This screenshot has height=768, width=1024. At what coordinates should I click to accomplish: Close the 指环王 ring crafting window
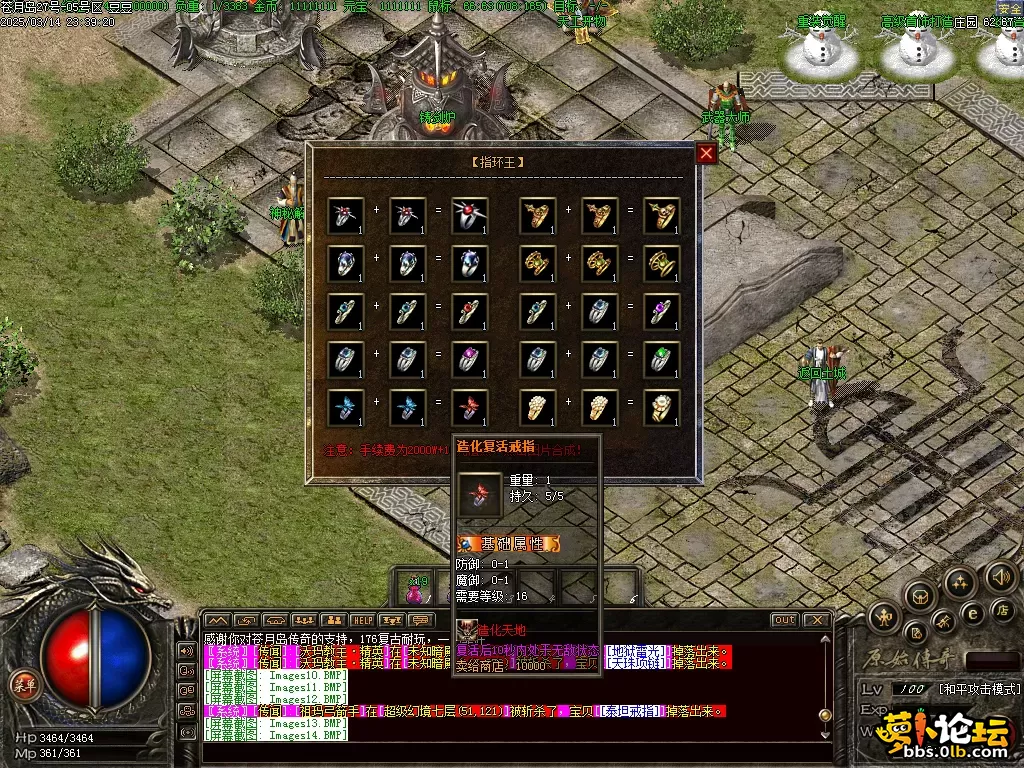point(706,153)
